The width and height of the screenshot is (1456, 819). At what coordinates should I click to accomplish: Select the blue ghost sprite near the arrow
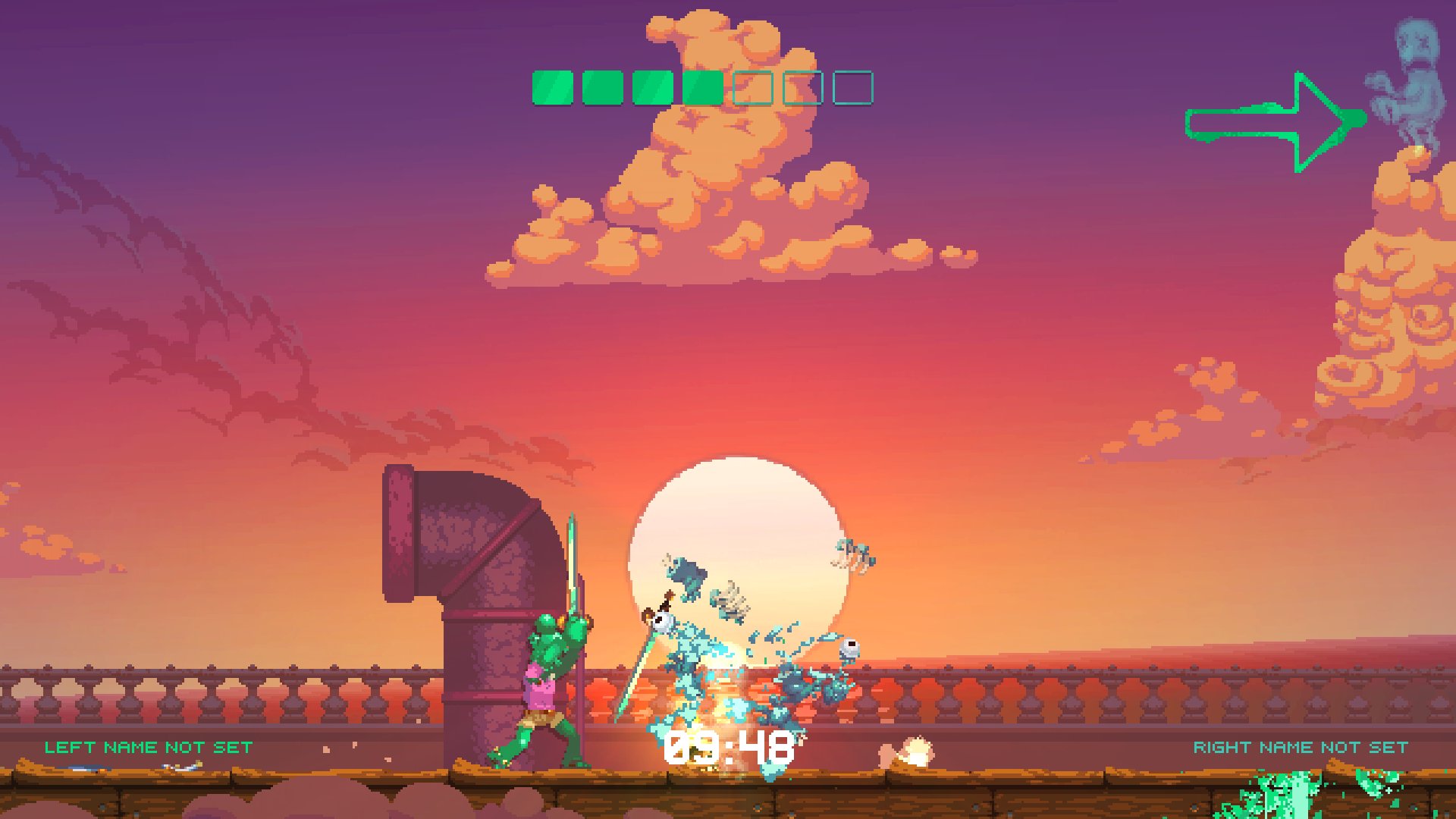pyautogui.click(x=1410, y=76)
